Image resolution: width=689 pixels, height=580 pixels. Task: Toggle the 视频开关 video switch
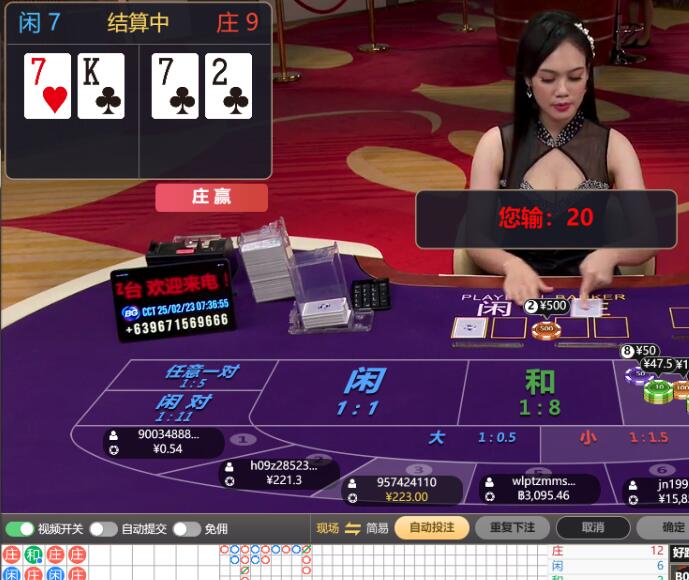20,529
